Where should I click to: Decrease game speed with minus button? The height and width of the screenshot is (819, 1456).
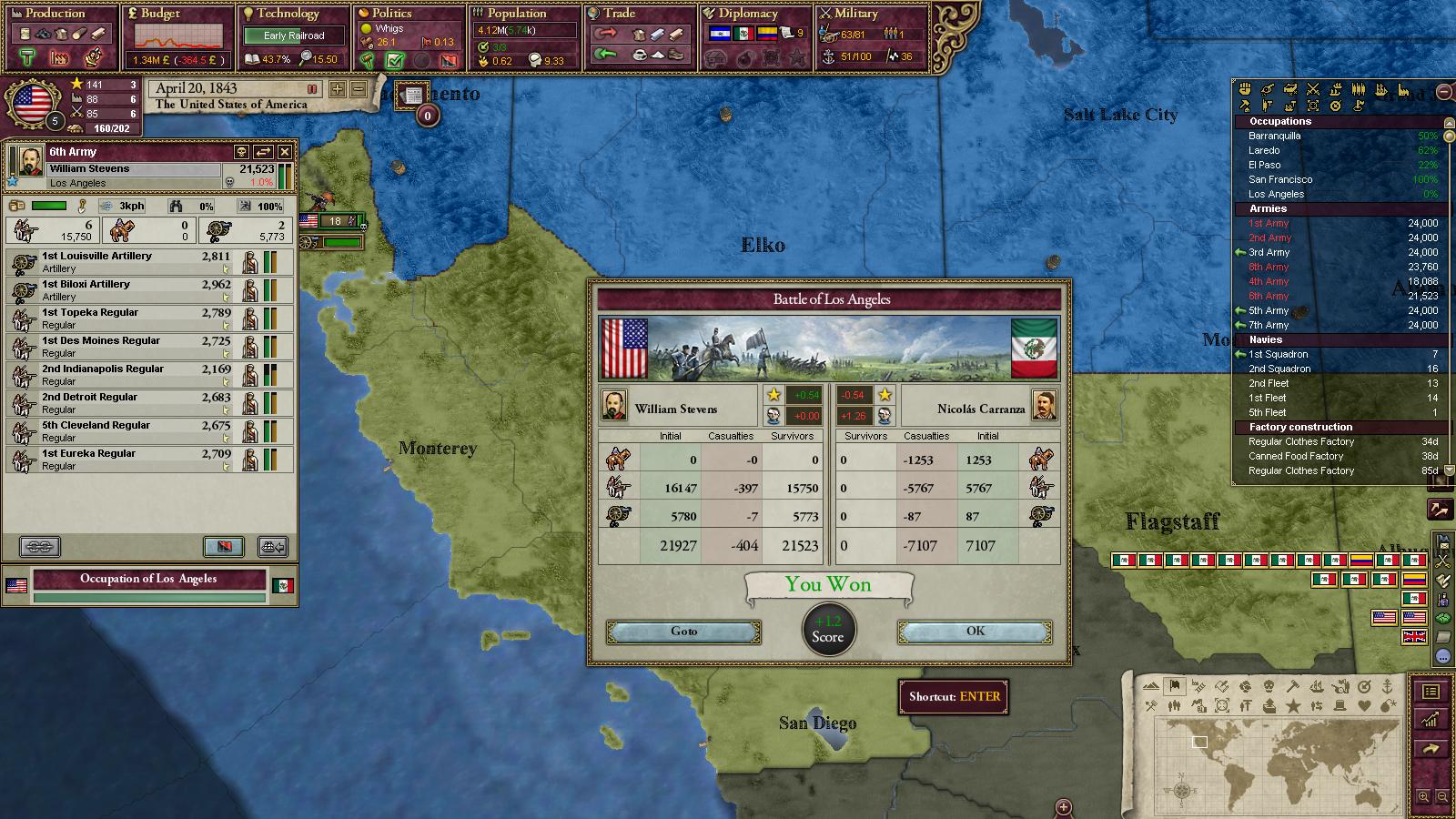(358, 89)
